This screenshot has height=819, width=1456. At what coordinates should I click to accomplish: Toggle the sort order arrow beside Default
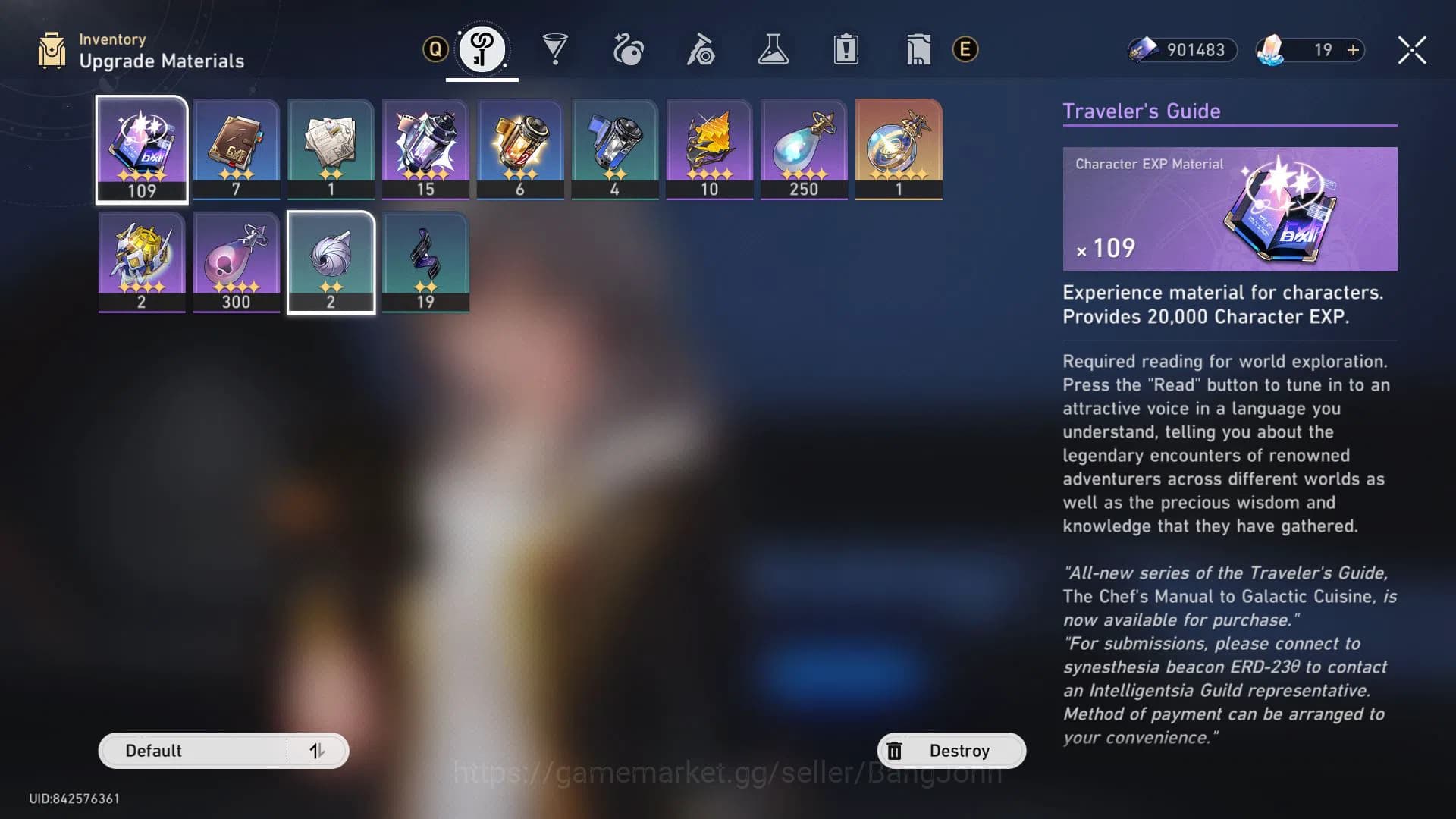point(318,751)
